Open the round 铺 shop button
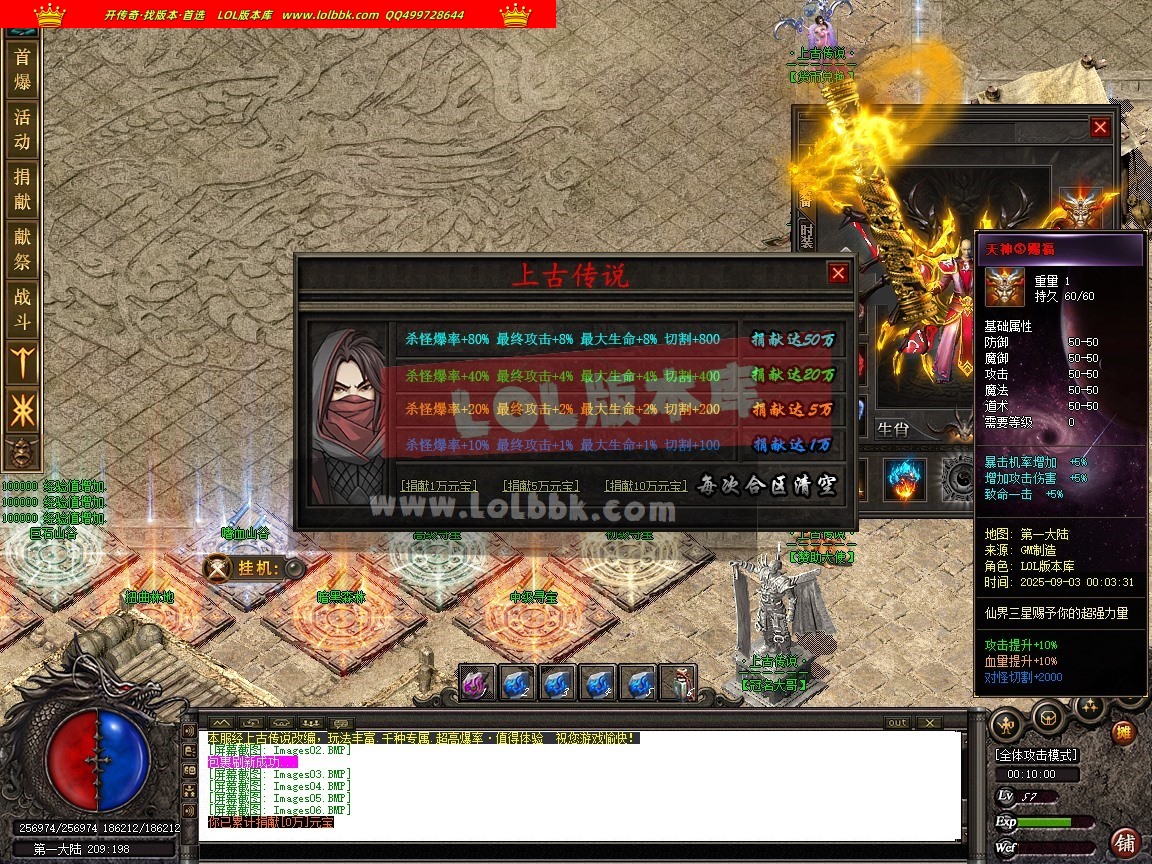1152x864 pixels. pyautogui.click(x=1126, y=842)
